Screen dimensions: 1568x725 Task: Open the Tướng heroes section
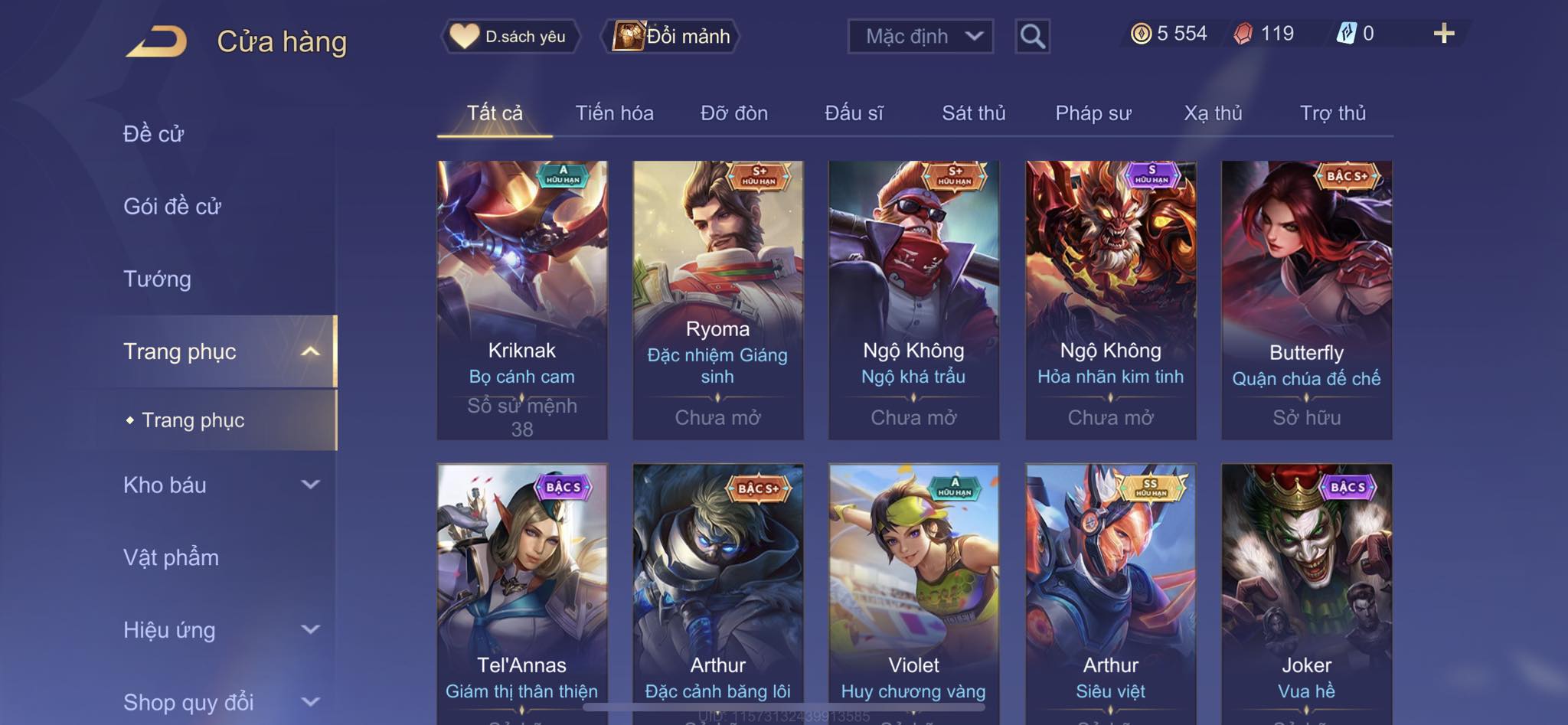coord(157,279)
